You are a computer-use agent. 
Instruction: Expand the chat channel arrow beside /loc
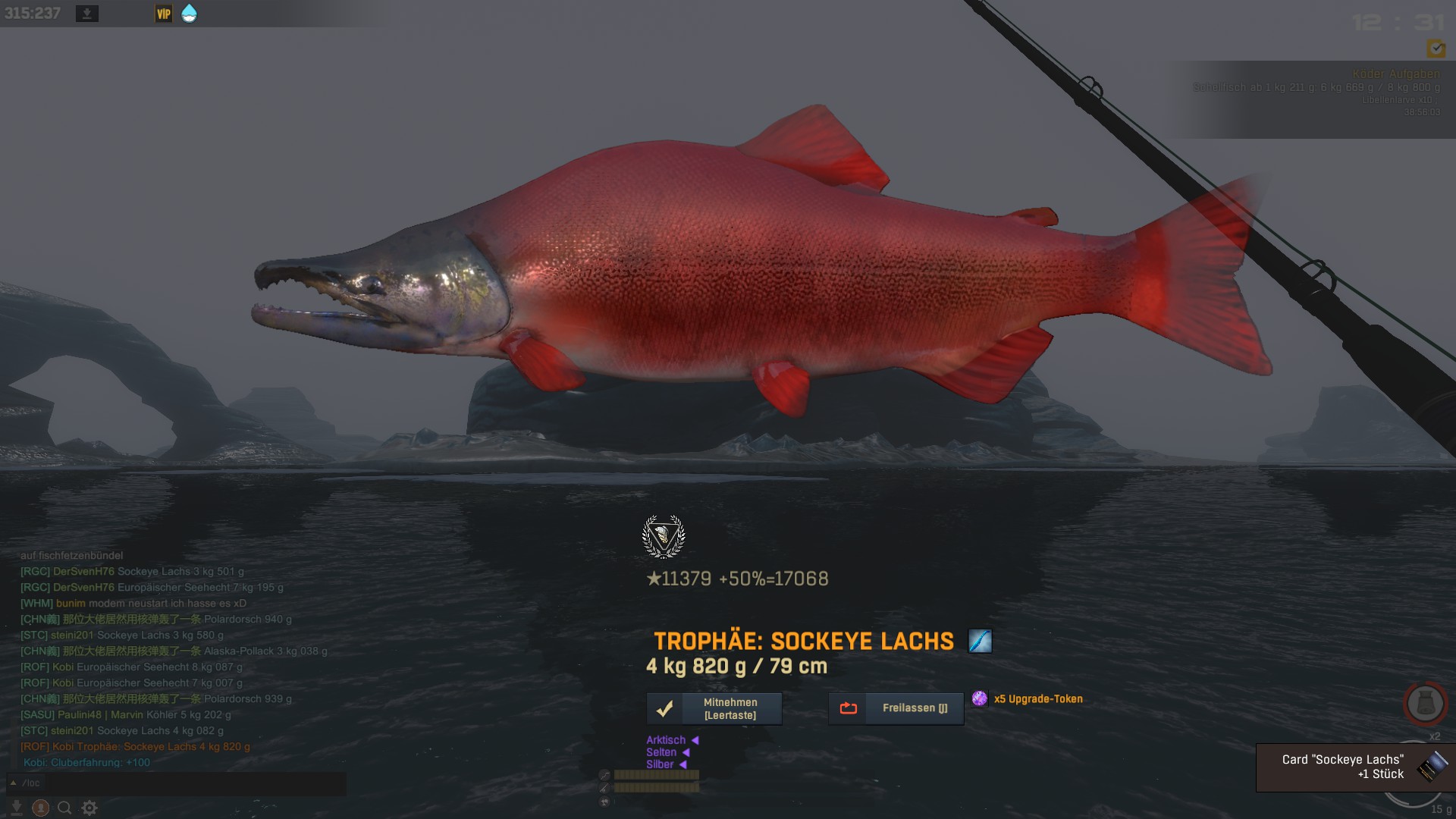coord(13,783)
